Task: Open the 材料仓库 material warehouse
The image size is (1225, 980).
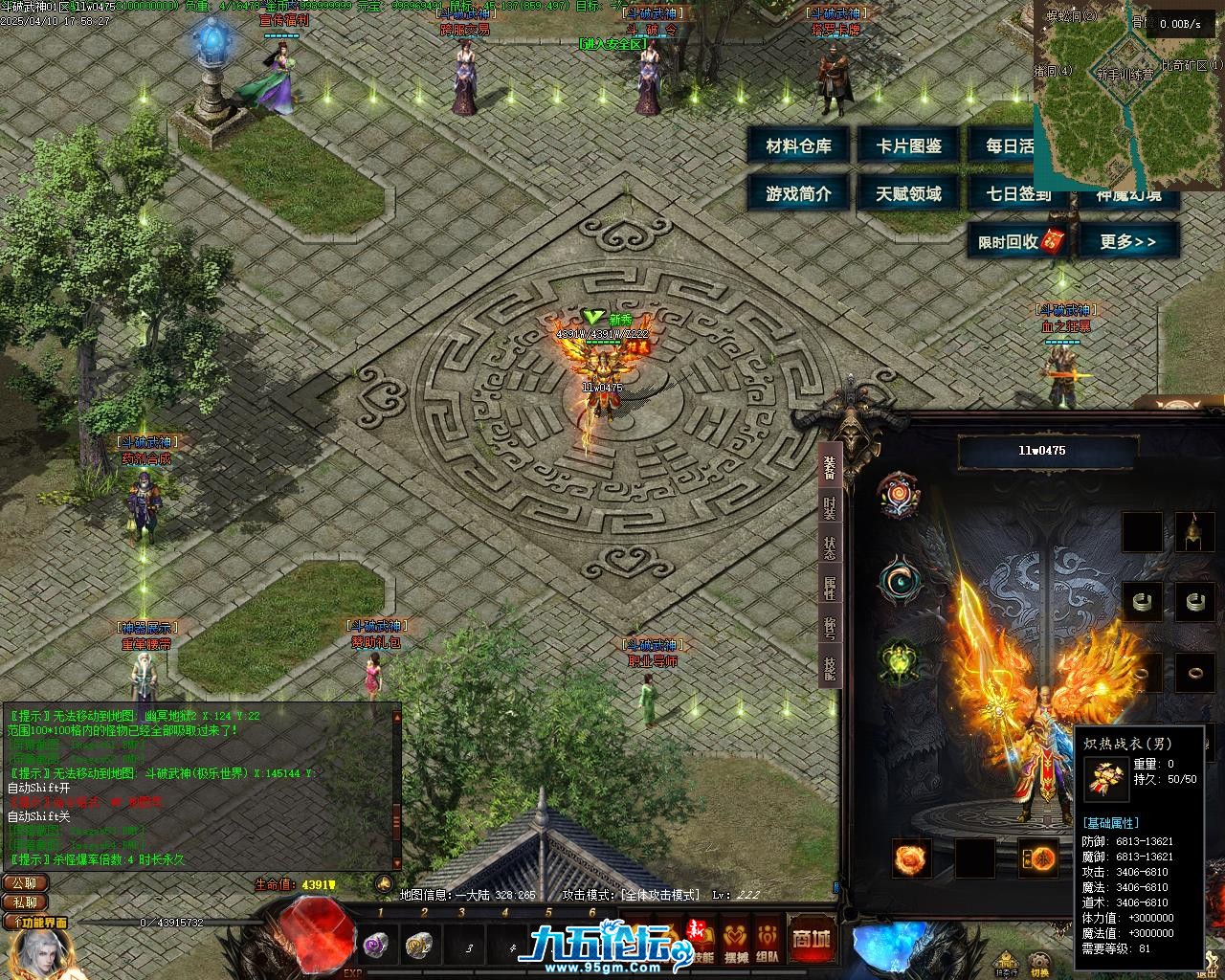Action: [x=799, y=146]
